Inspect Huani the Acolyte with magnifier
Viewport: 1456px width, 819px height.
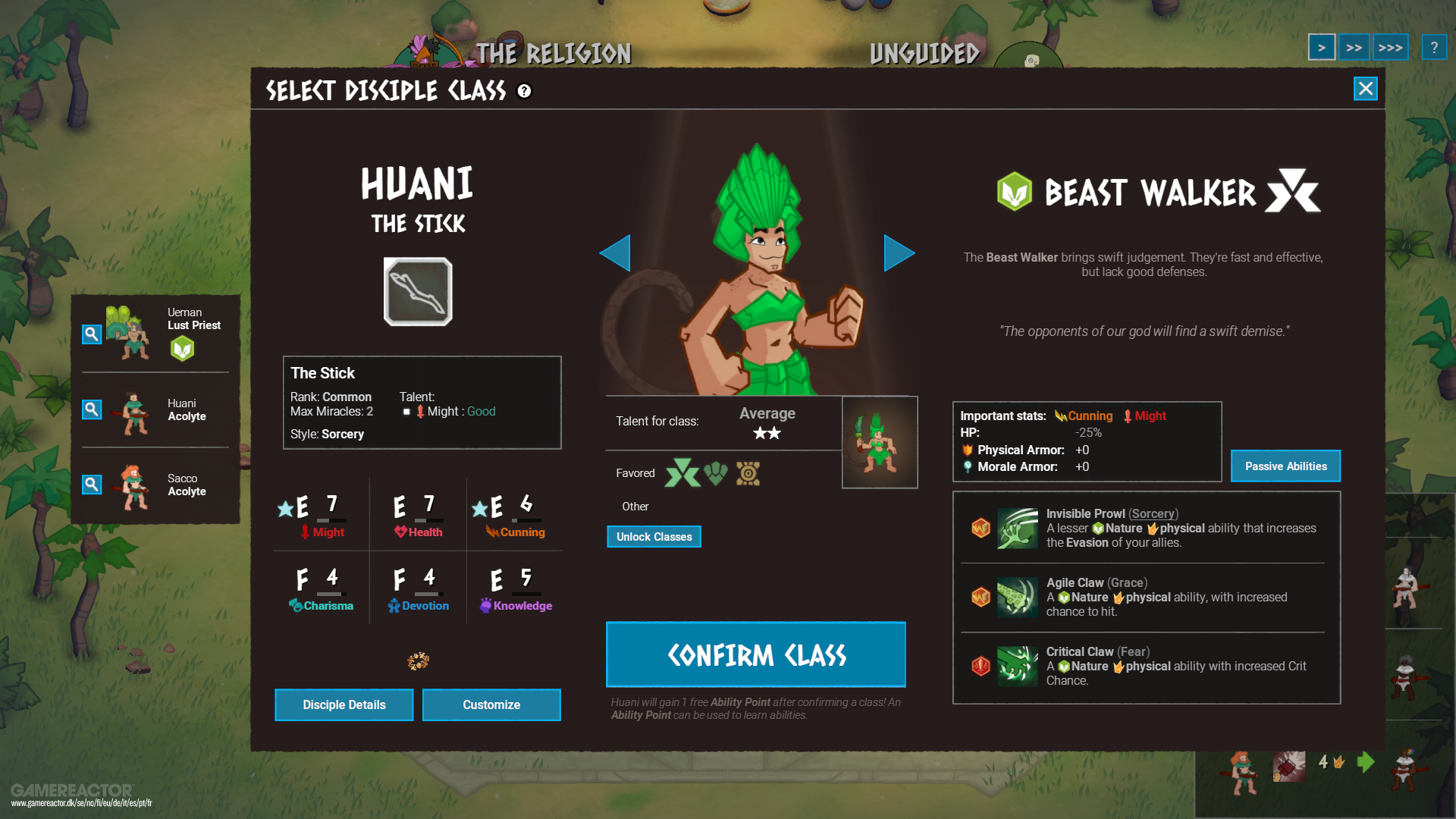[91, 409]
